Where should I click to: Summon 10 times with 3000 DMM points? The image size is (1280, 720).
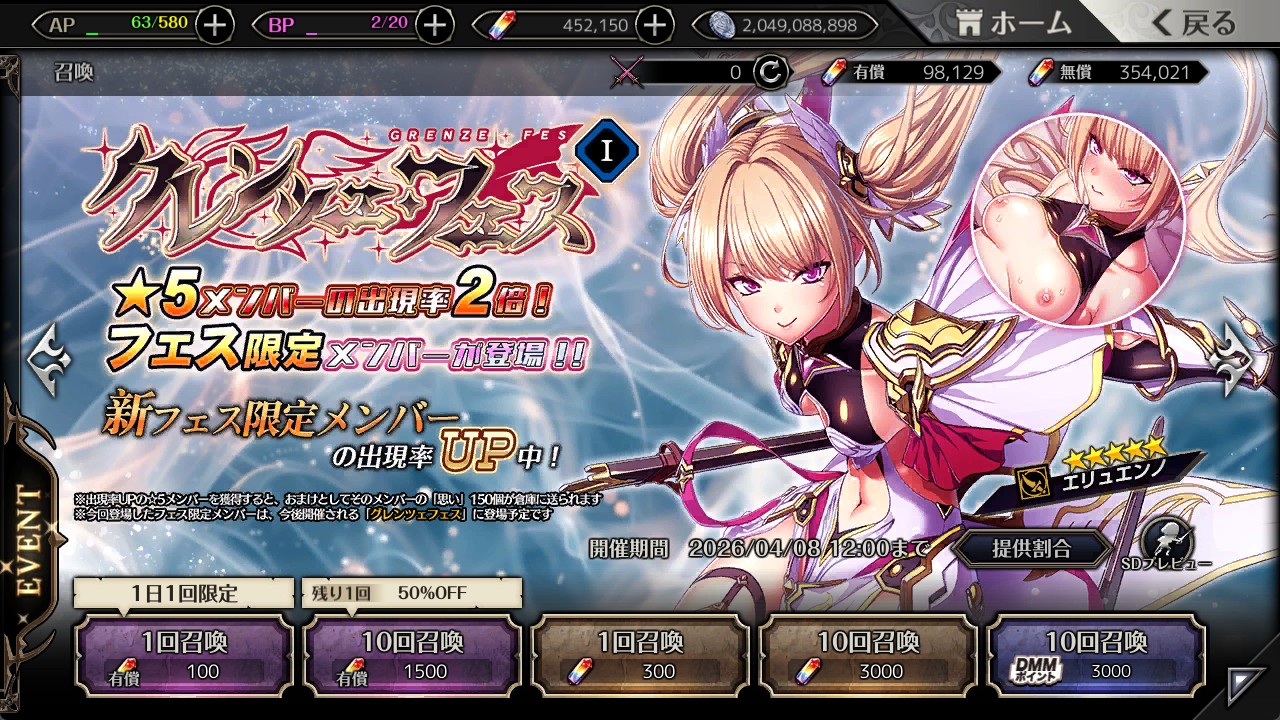(x=1096, y=656)
